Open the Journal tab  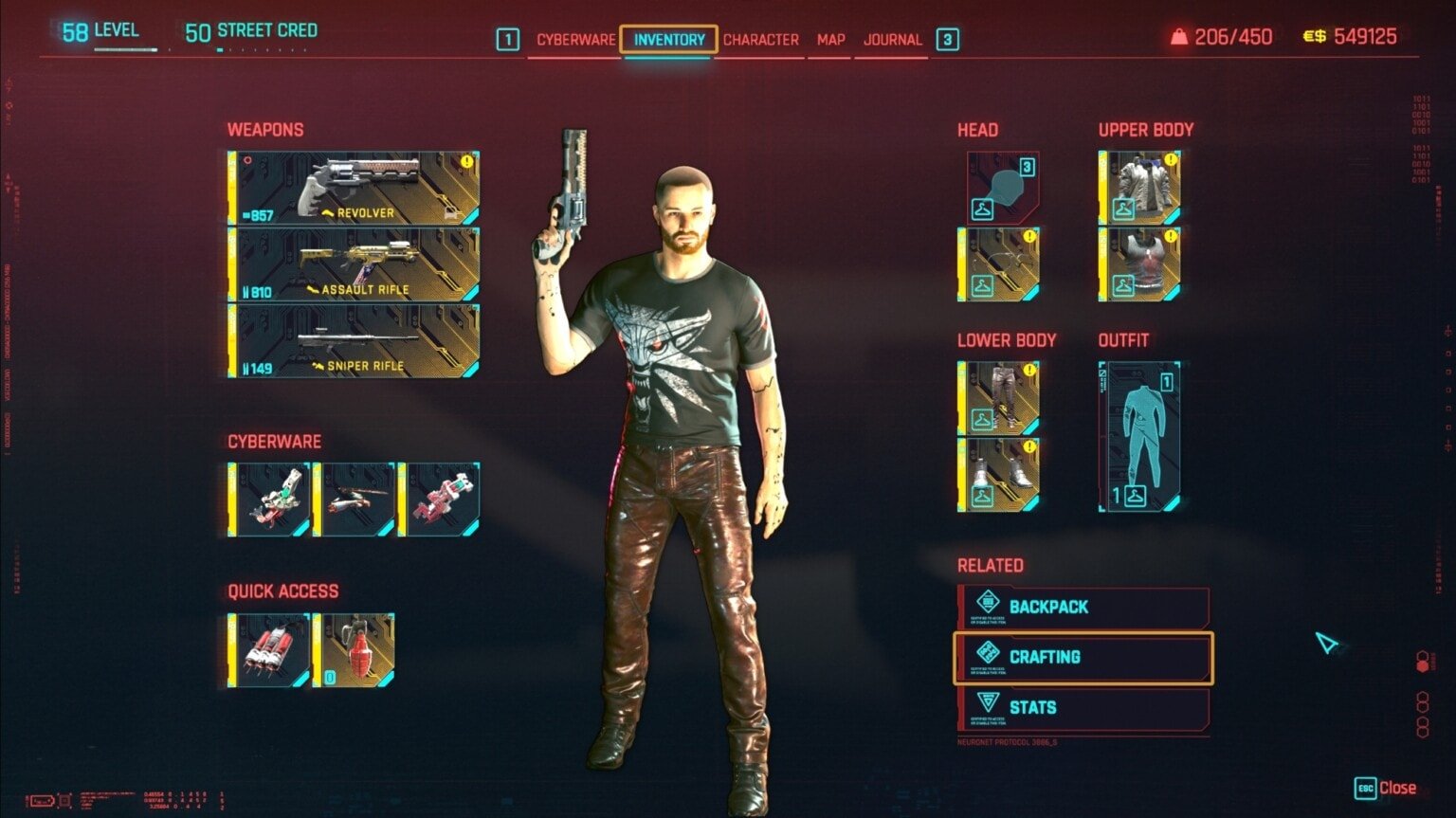pyautogui.click(x=892, y=40)
